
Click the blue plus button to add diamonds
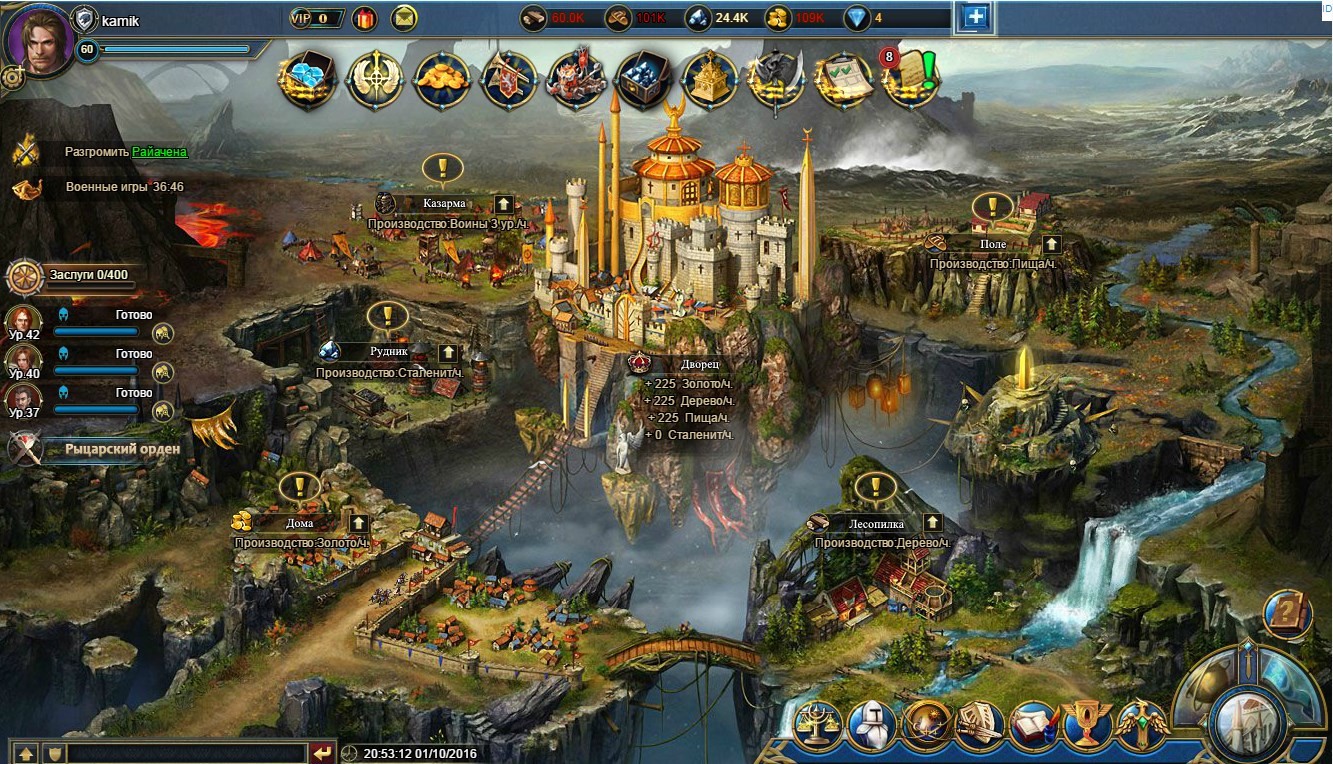(974, 17)
